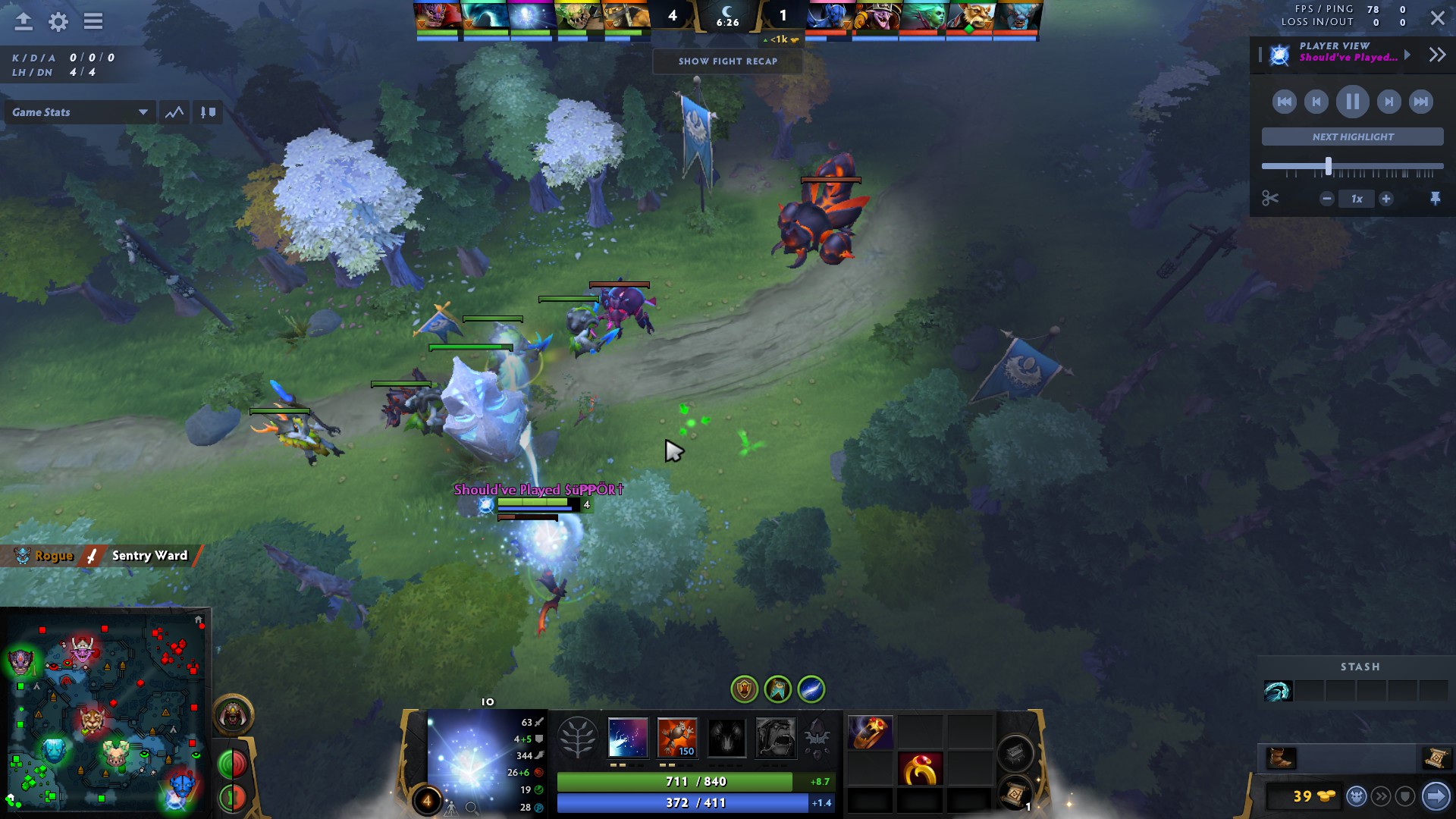The height and width of the screenshot is (819, 1456).
Task: Go to the Next Highlight
Action: coord(1352,137)
